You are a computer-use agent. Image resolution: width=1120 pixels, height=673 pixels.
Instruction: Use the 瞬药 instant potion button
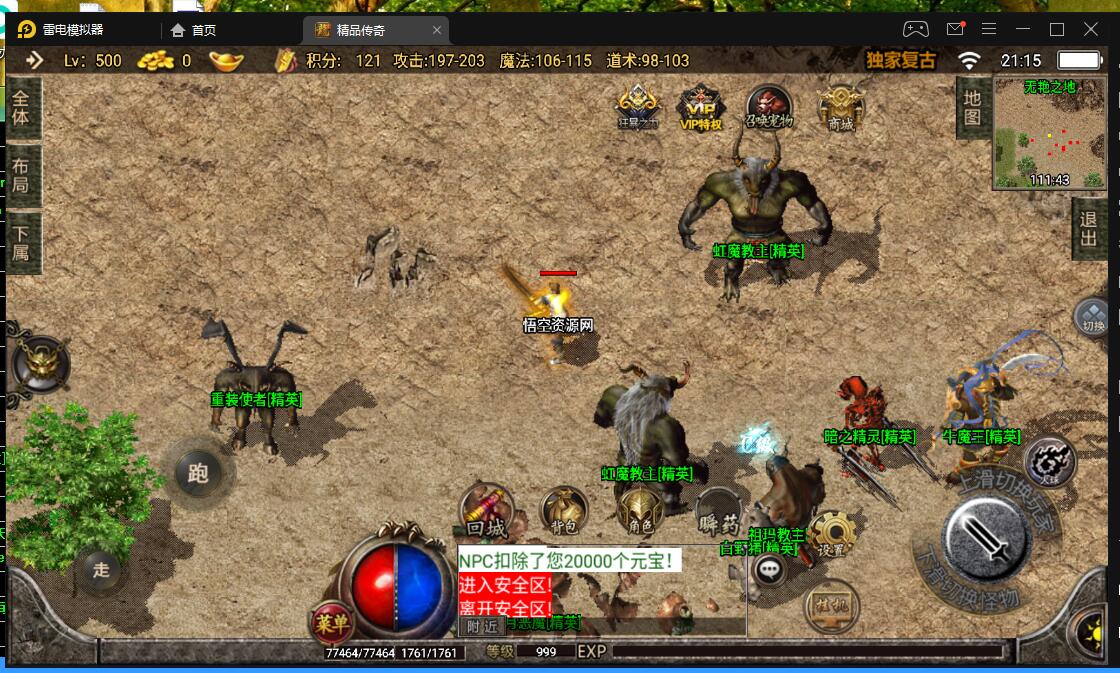(x=717, y=513)
